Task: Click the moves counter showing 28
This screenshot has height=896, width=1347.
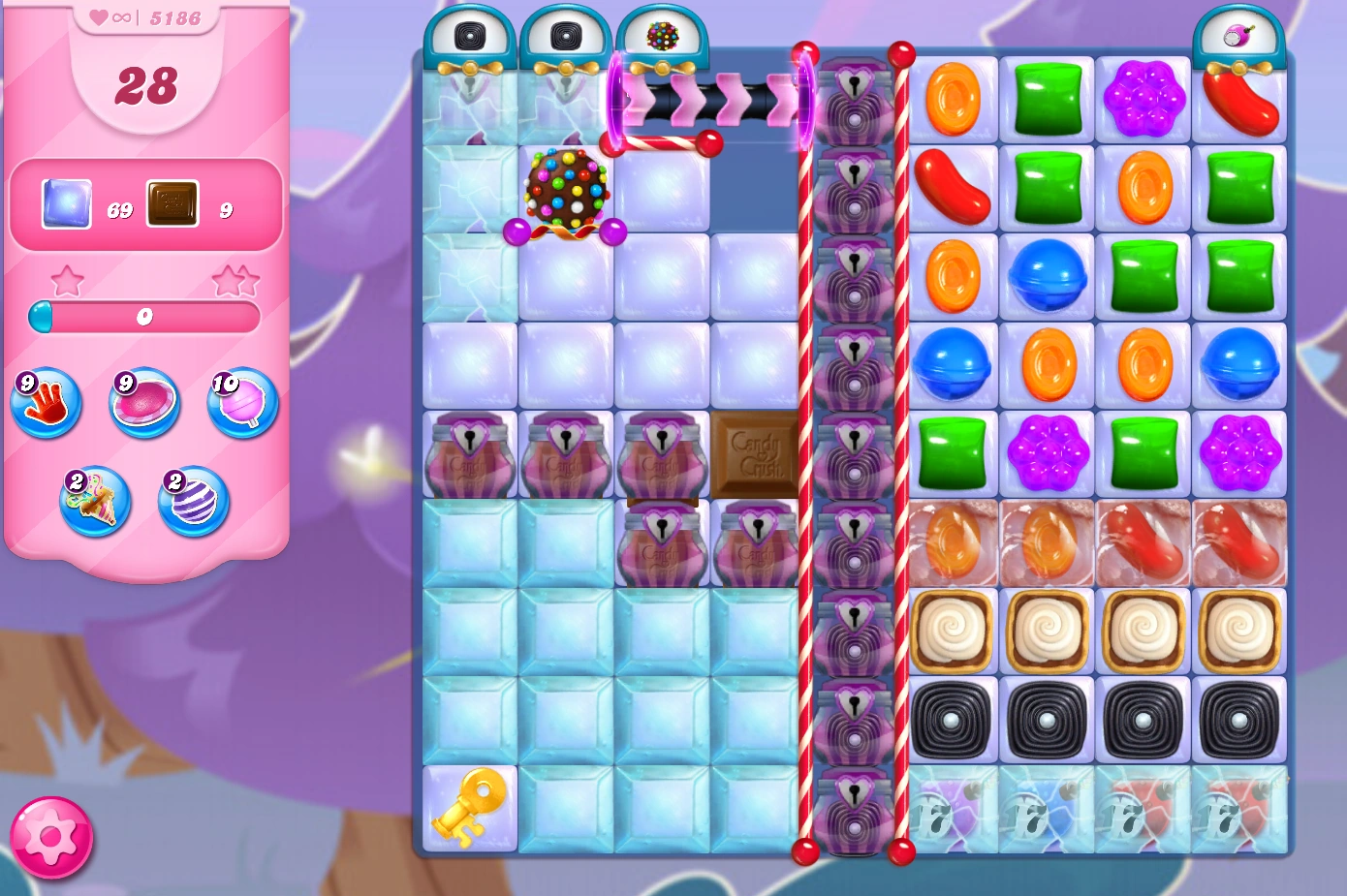Action: (x=146, y=84)
